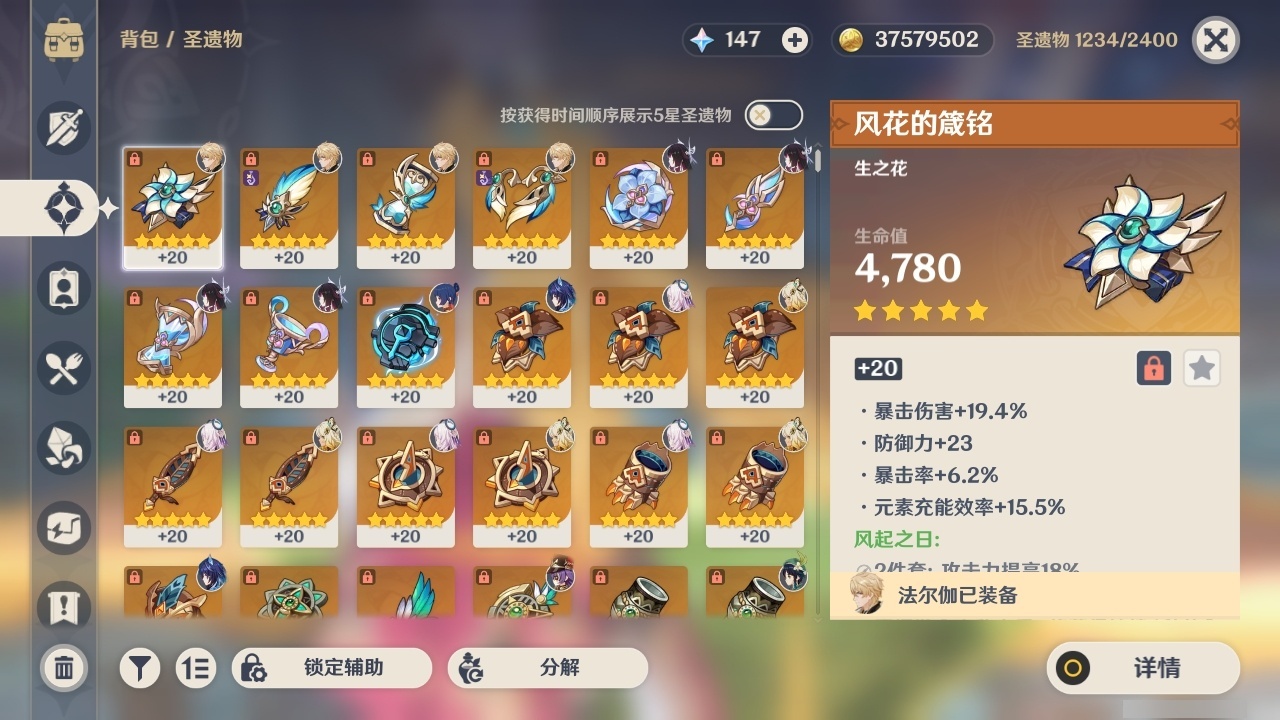Open the artifact filter options
The height and width of the screenshot is (720, 1280).
(140, 667)
